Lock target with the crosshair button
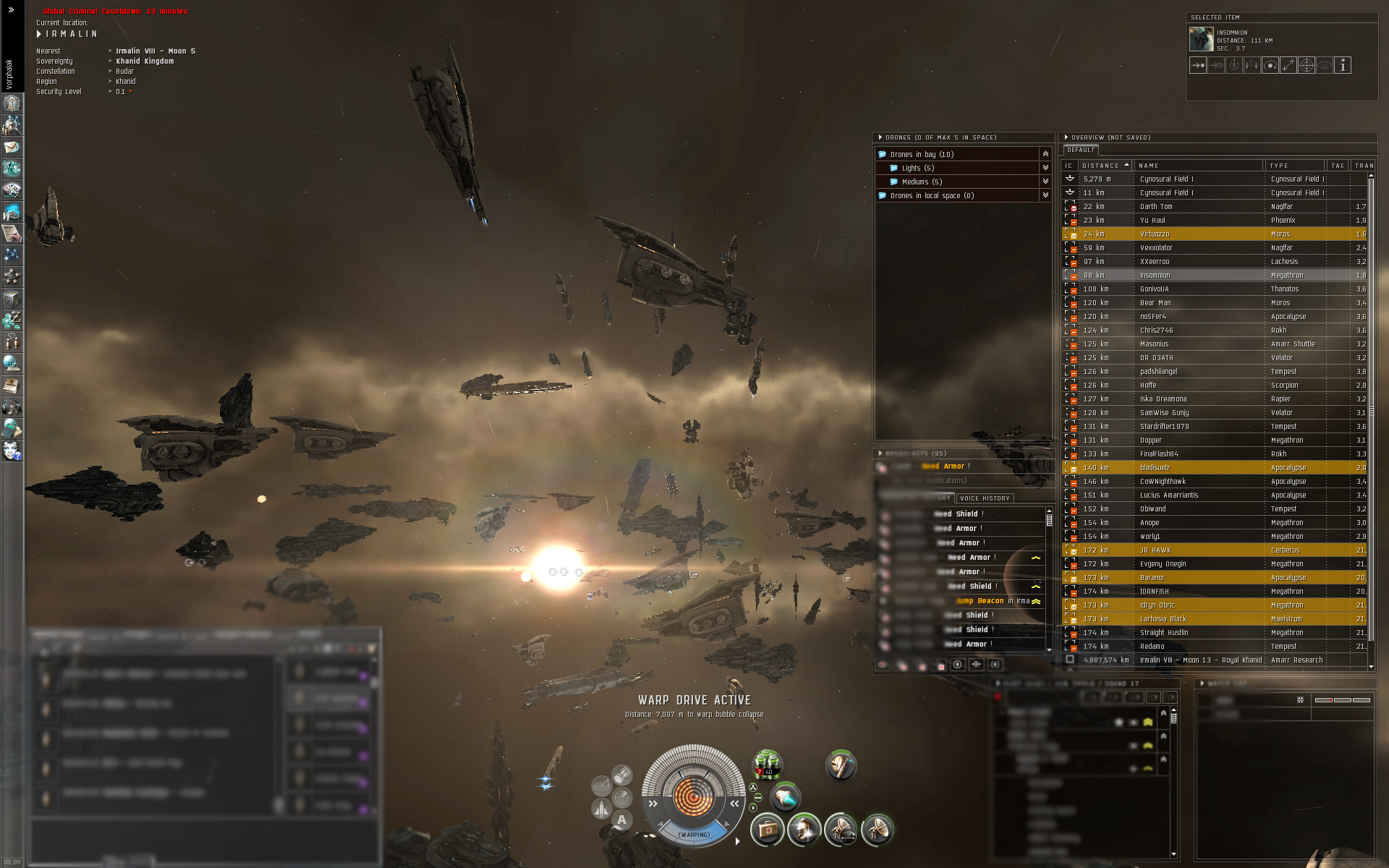The height and width of the screenshot is (868, 1389). [x=1307, y=65]
